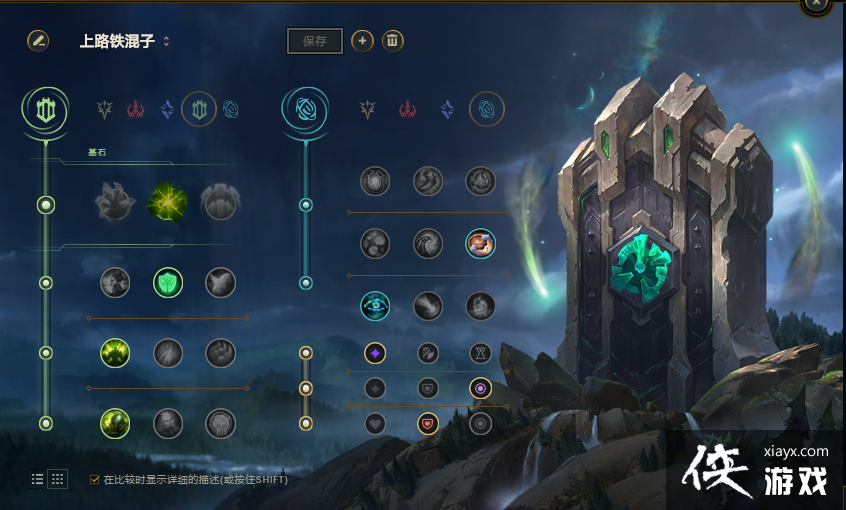The image size is (846, 510).
Task: Select the green shield Font of Life rune
Action: click(x=168, y=283)
